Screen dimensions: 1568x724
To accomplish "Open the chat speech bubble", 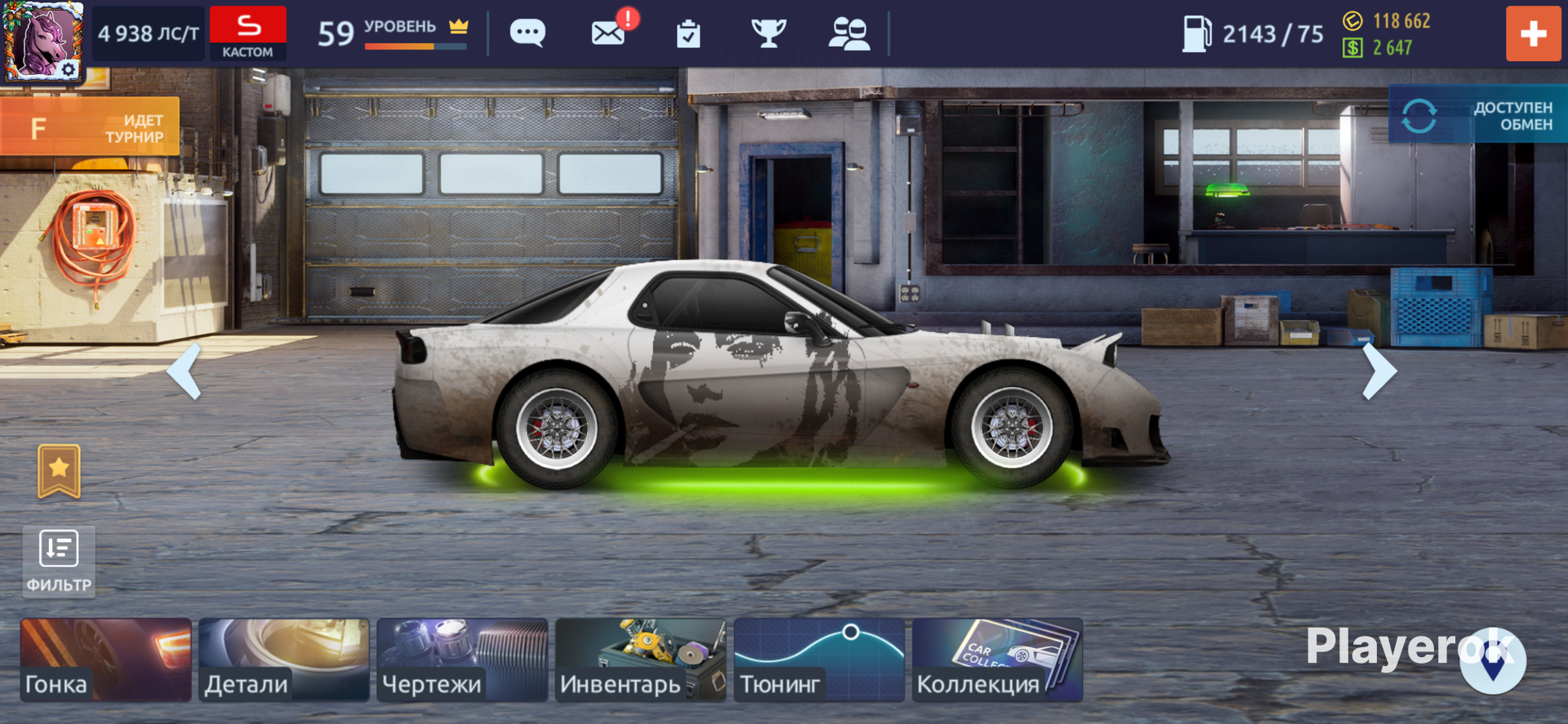I will click(x=528, y=33).
